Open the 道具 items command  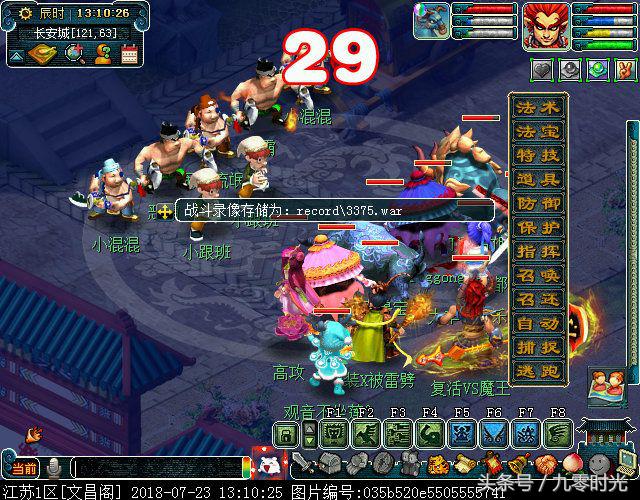coord(538,180)
